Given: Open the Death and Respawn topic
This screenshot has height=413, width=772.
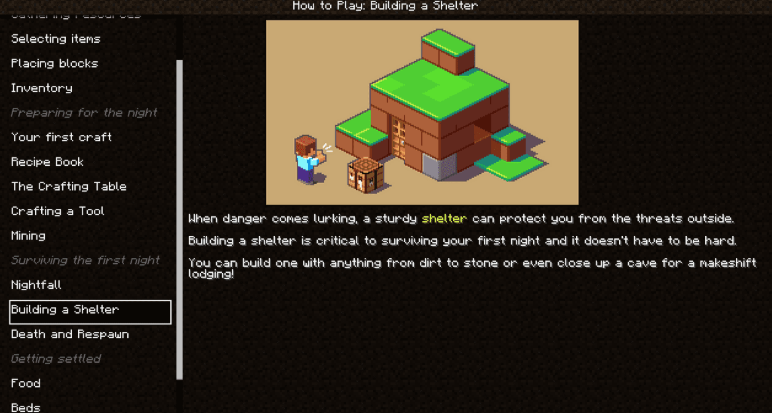Looking at the screenshot, I should pyautogui.click(x=70, y=334).
